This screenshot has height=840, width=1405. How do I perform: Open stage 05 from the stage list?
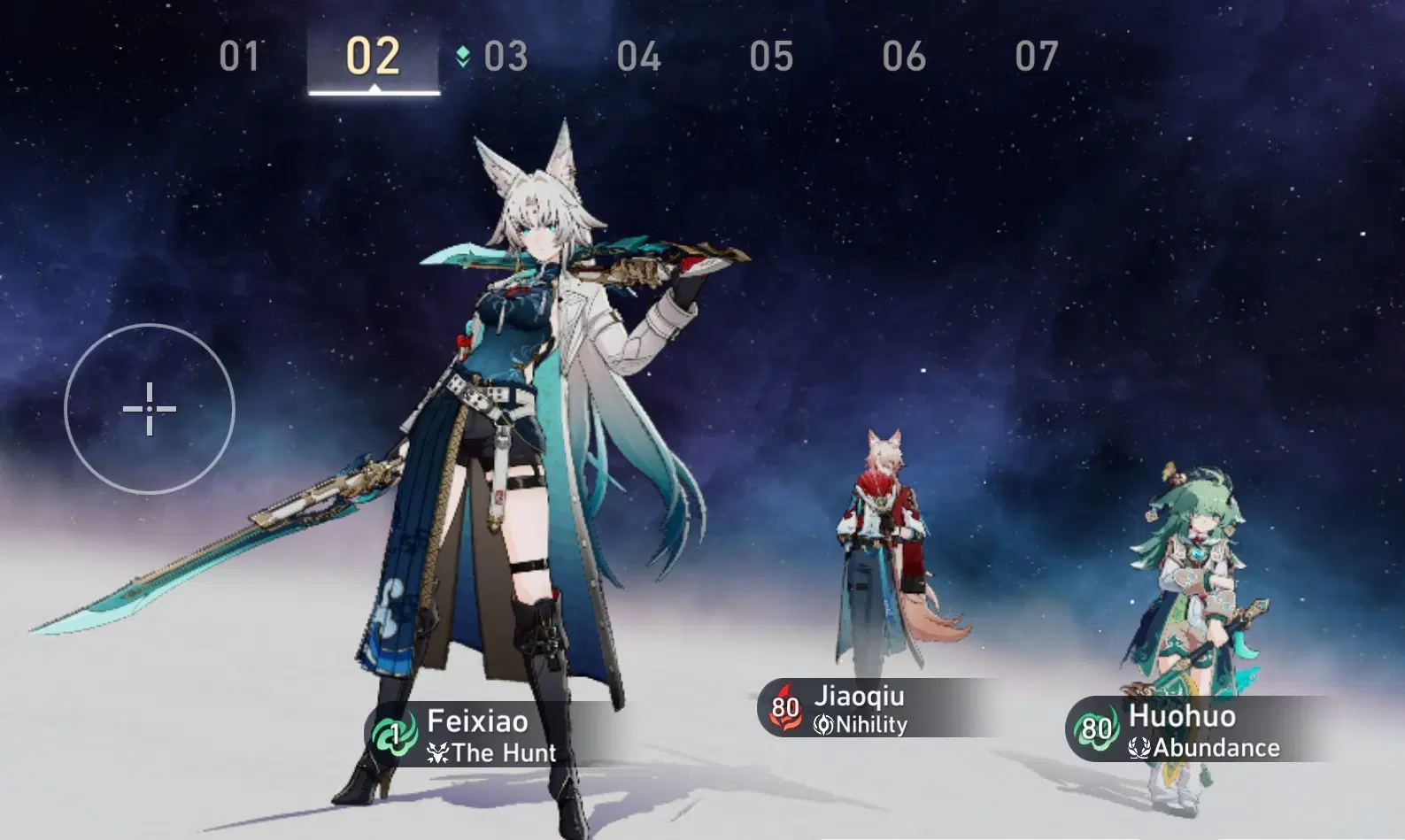pyautogui.click(x=771, y=55)
